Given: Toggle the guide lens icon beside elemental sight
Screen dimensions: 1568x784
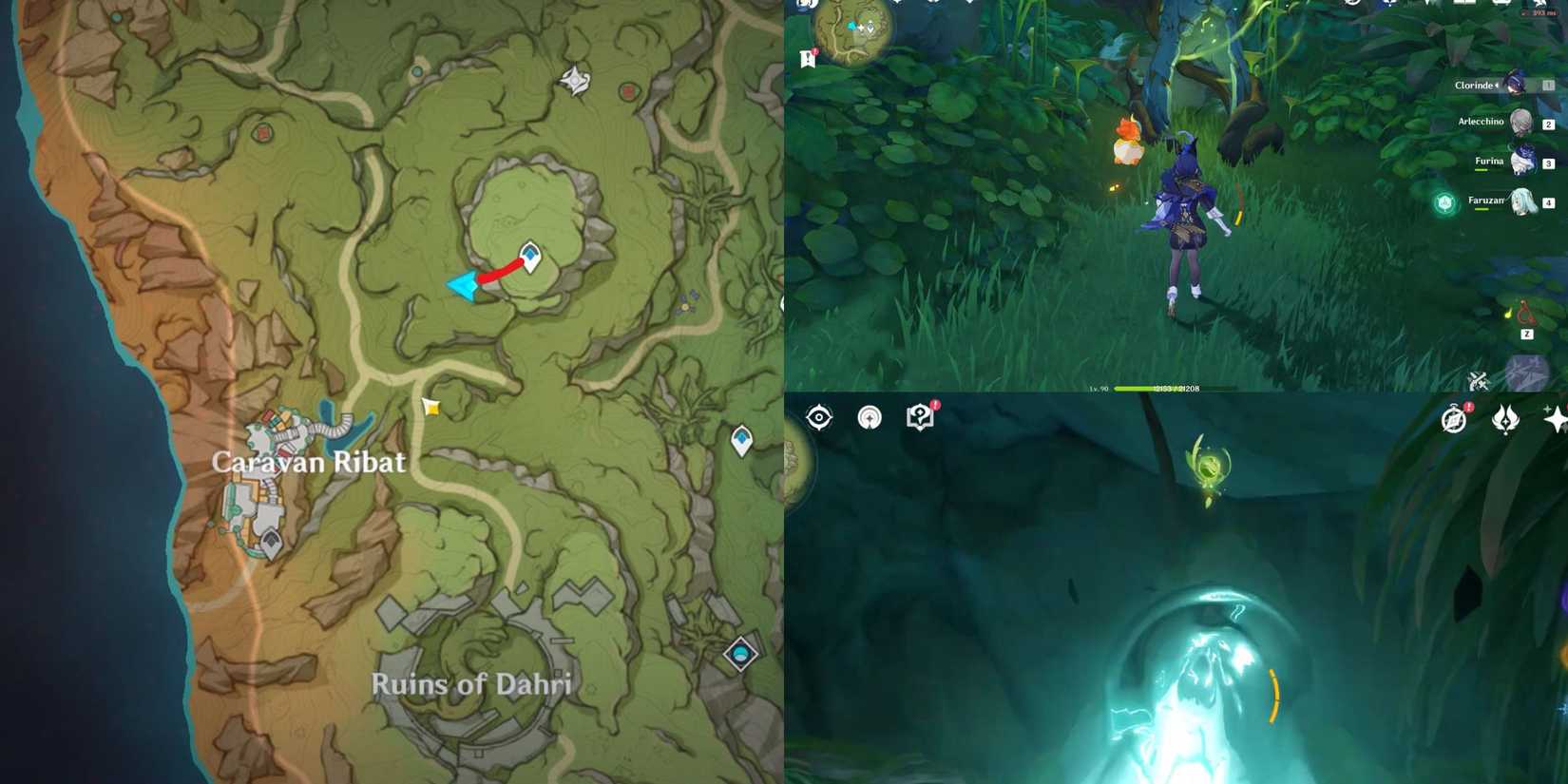Looking at the screenshot, I should [x=868, y=417].
